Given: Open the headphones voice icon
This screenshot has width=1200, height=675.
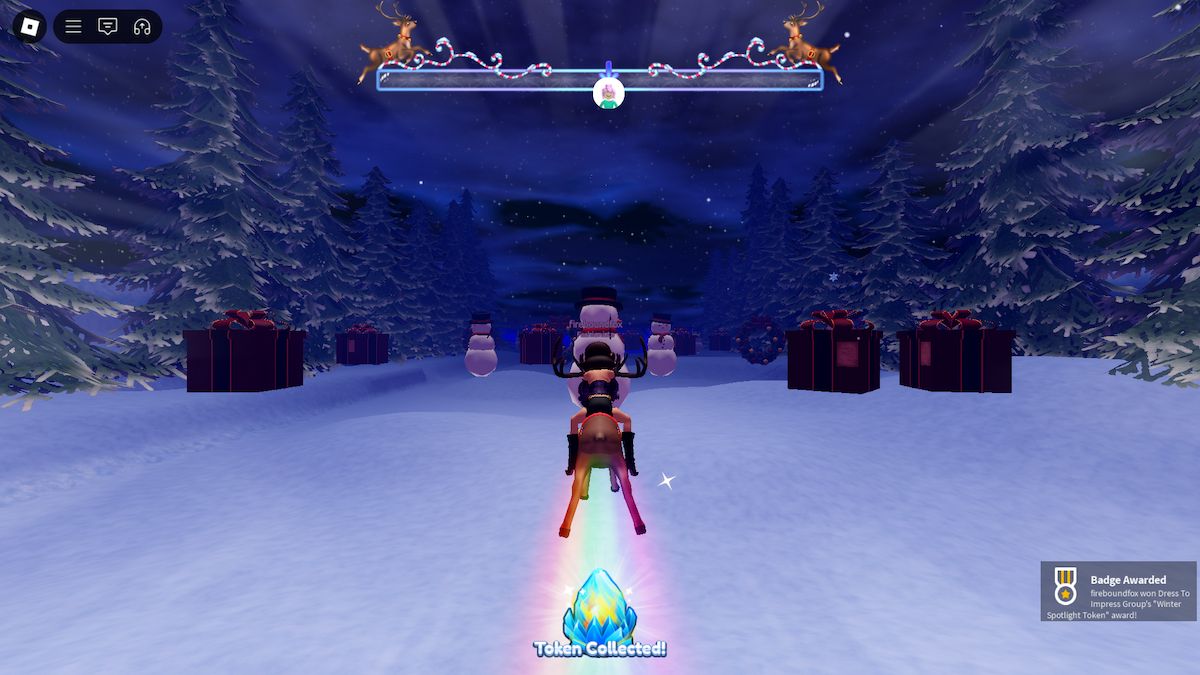Looking at the screenshot, I should (x=141, y=27).
